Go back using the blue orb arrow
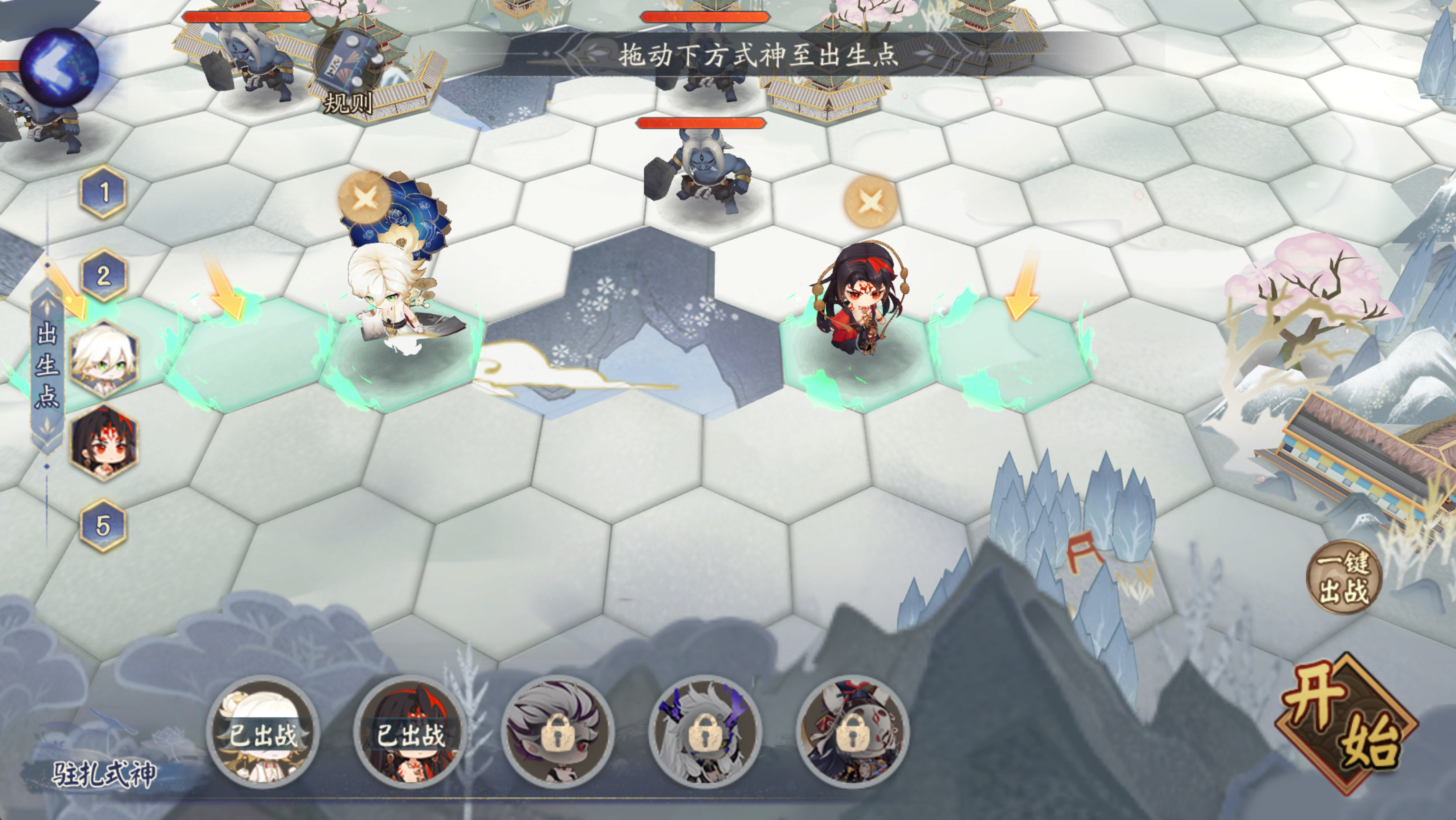Image resolution: width=1456 pixels, height=820 pixels. (59, 67)
